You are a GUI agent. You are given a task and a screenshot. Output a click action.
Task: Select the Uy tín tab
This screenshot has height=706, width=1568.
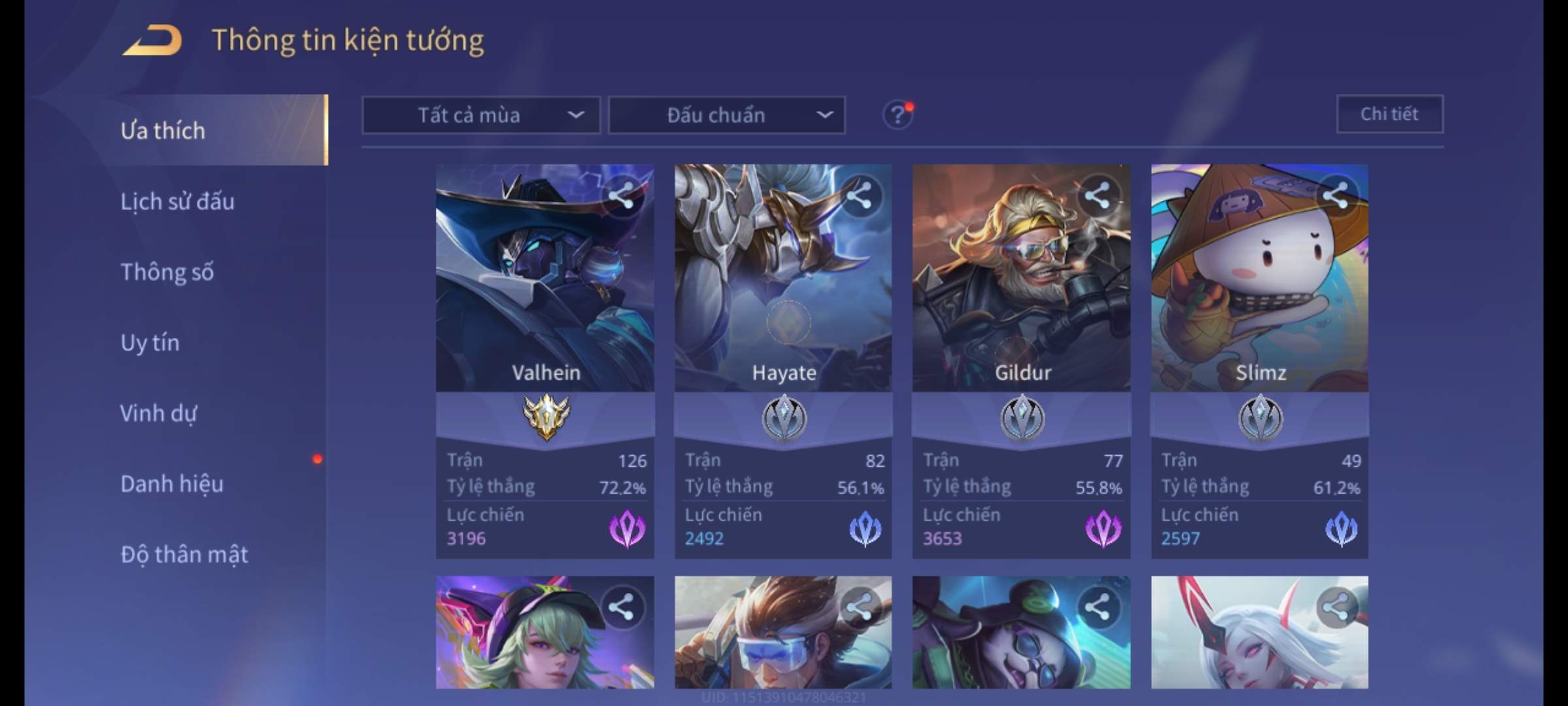[150, 343]
